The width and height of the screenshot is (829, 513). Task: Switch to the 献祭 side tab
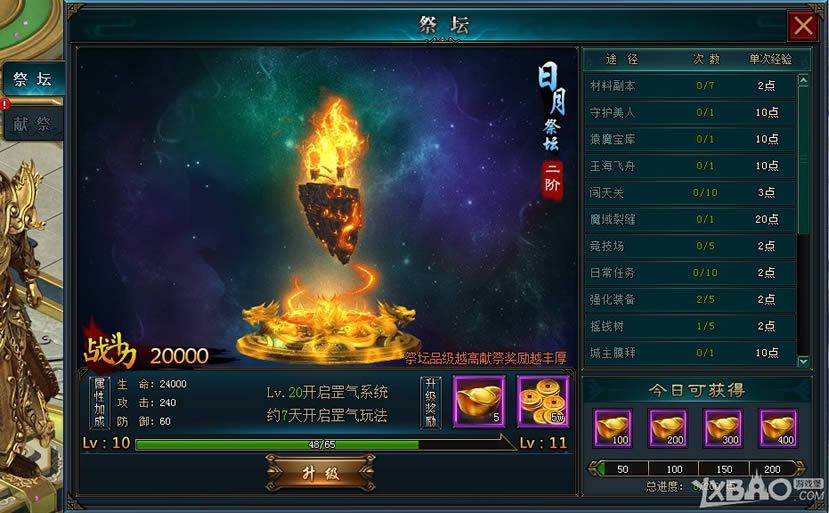tap(32, 124)
